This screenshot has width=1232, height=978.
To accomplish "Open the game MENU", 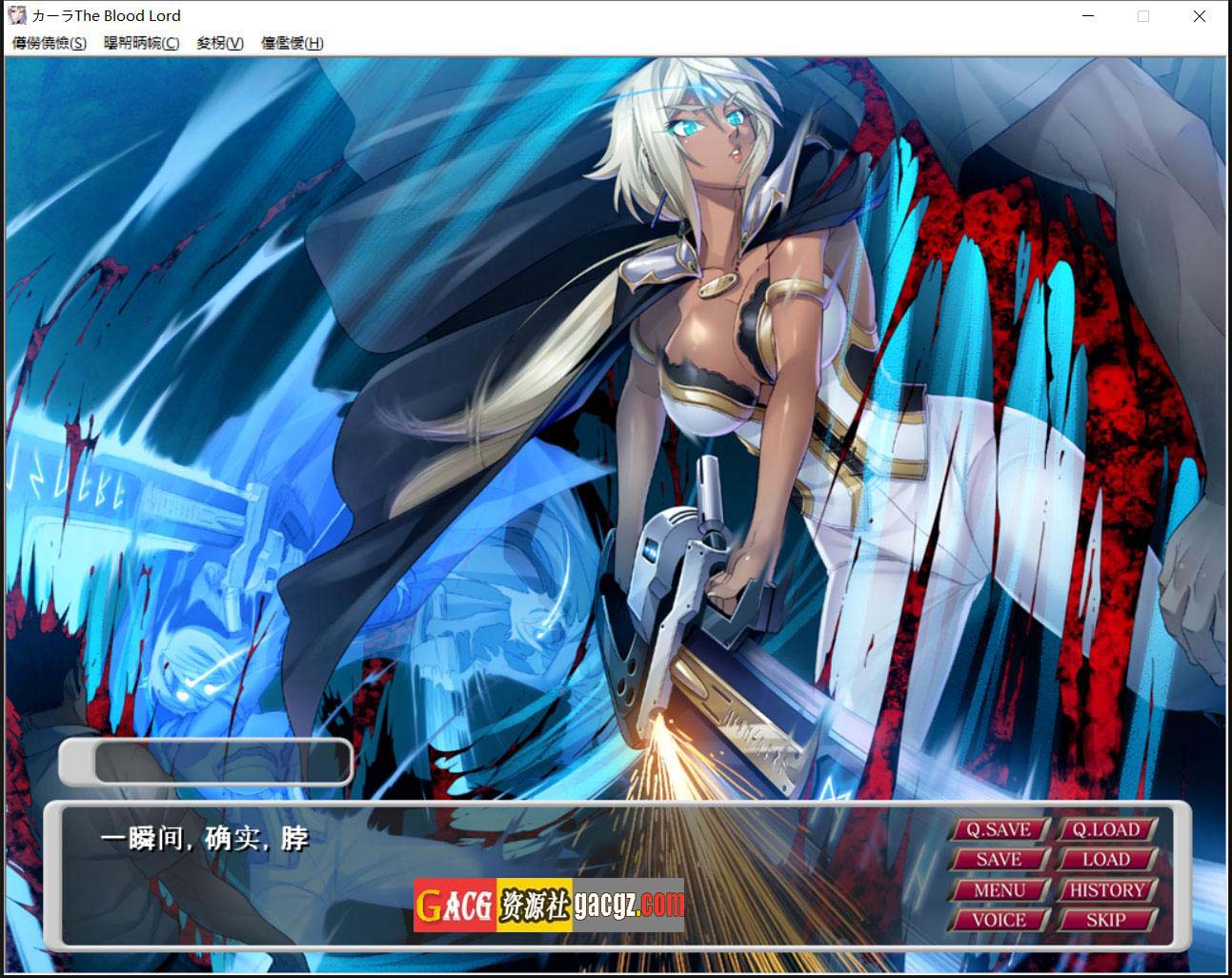I will click(x=999, y=890).
